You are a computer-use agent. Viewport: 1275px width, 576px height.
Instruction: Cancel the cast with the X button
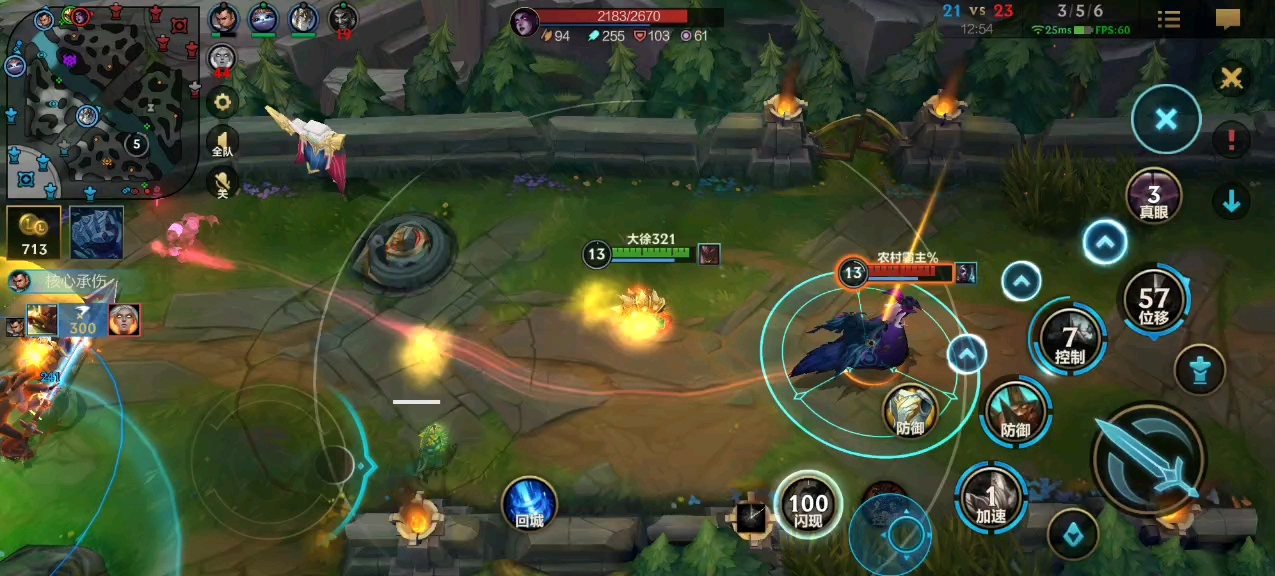(x=1165, y=120)
